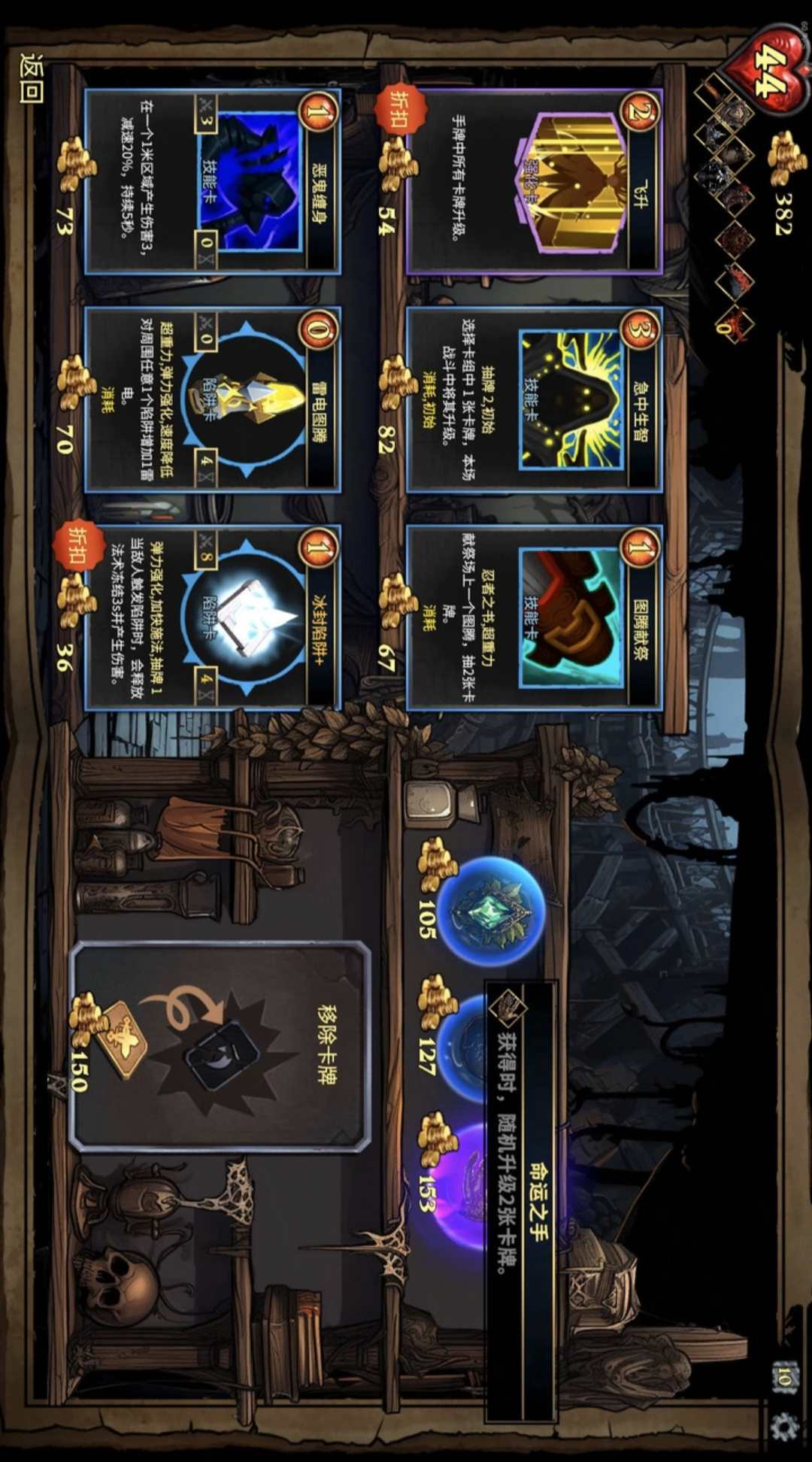Buy the green gem relic for 105 gold

point(490,911)
